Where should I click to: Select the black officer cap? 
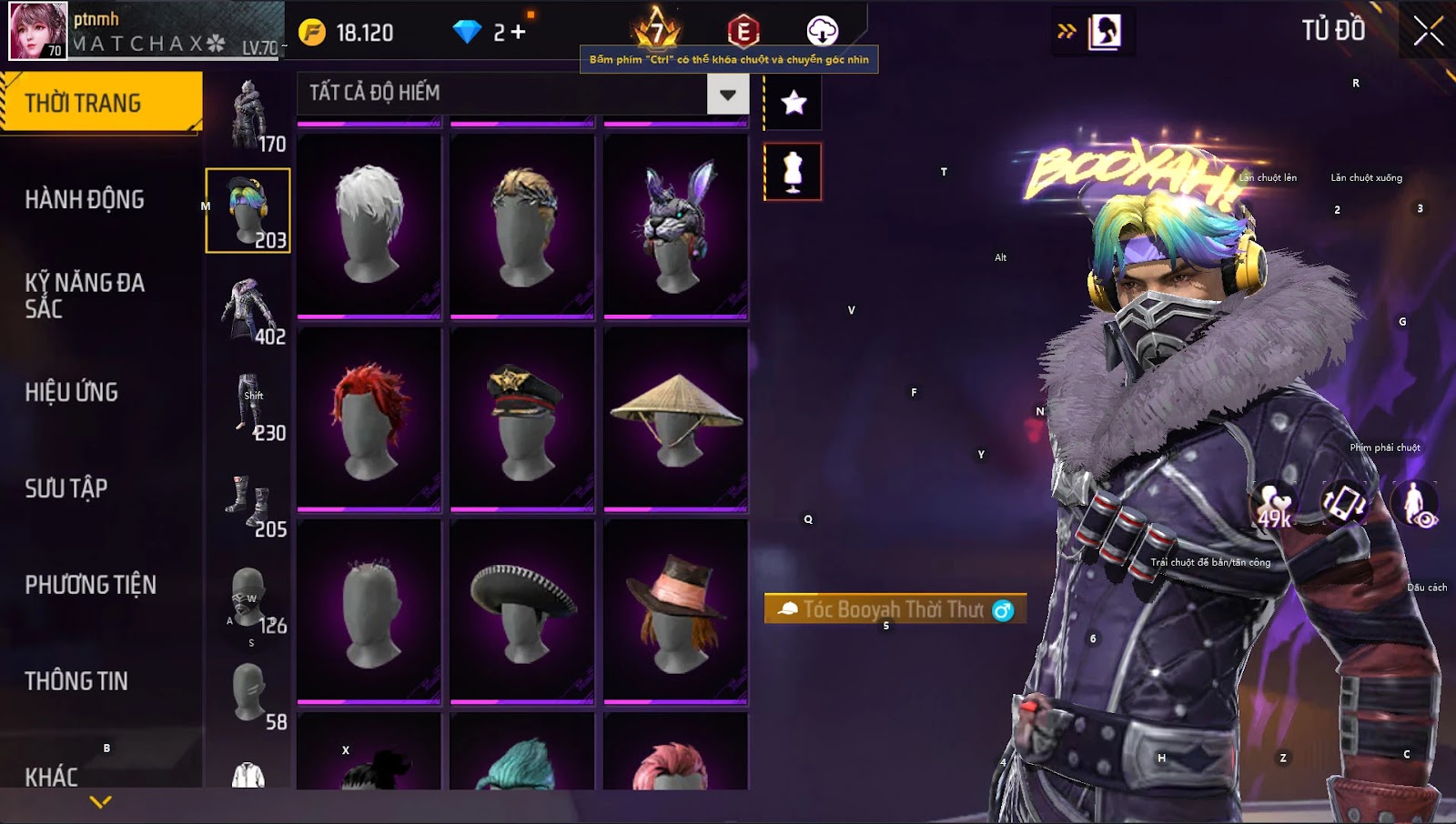pos(522,418)
